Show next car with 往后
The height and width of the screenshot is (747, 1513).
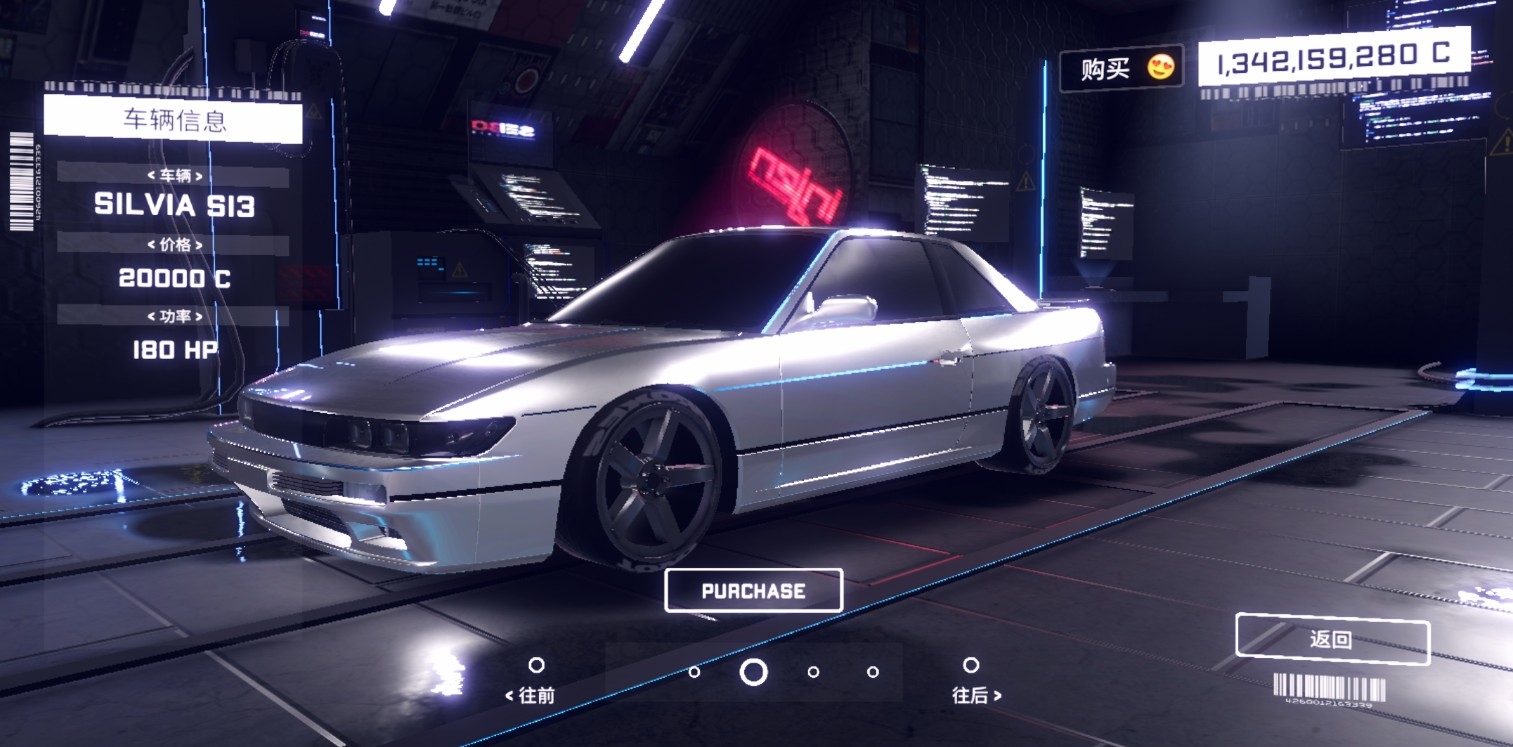(974, 680)
